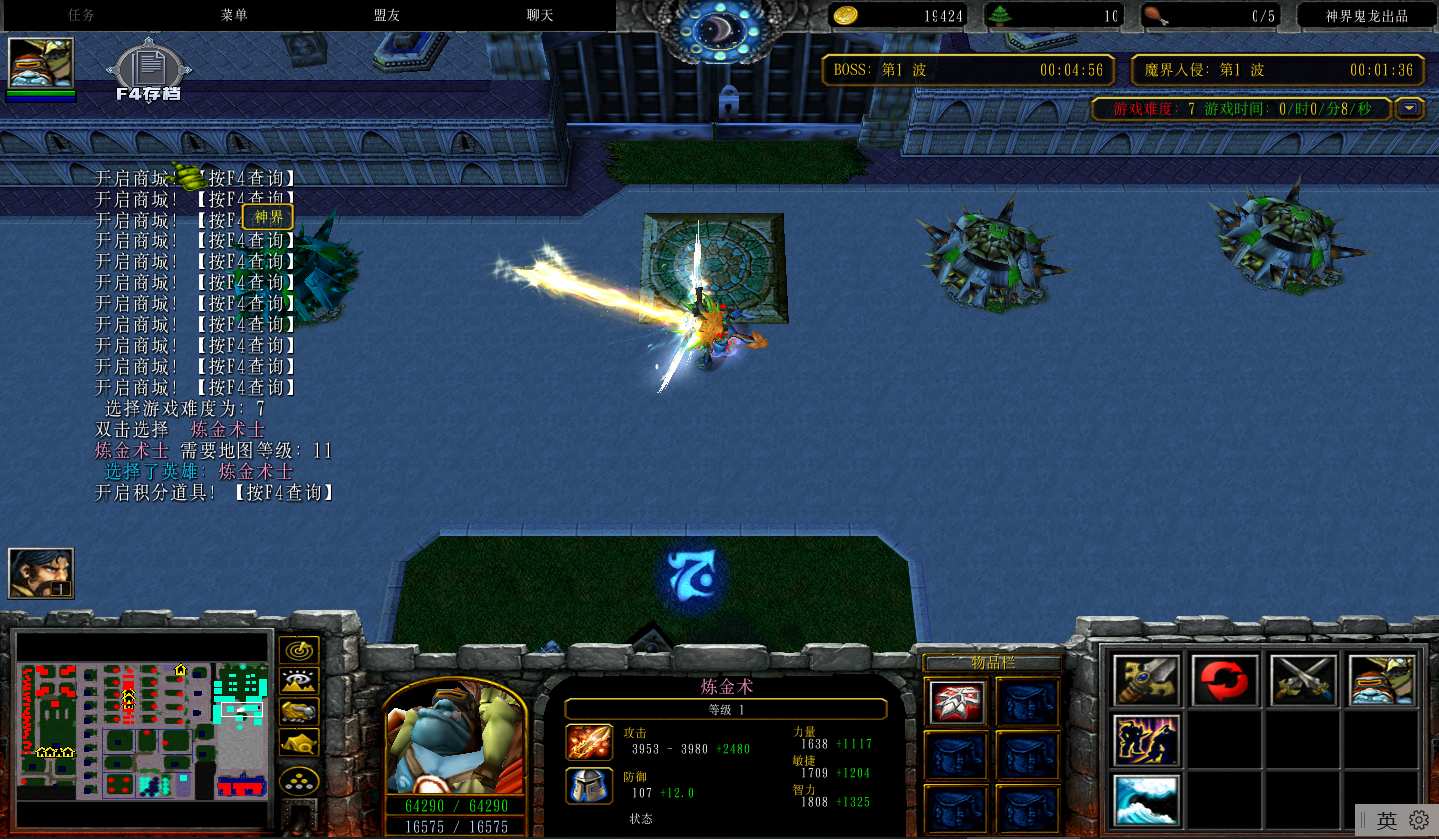Screen dimensions: 1439x839
Task: Collapse the multiboard with the arrow button
Action: [x=1410, y=108]
